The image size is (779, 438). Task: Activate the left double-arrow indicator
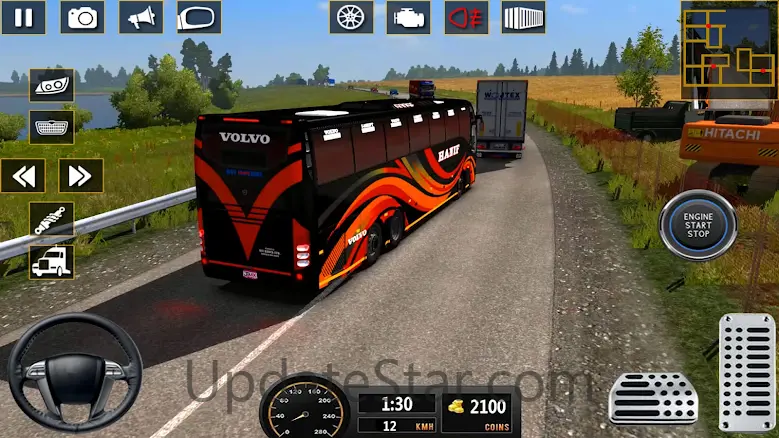(x=23, y=176)
